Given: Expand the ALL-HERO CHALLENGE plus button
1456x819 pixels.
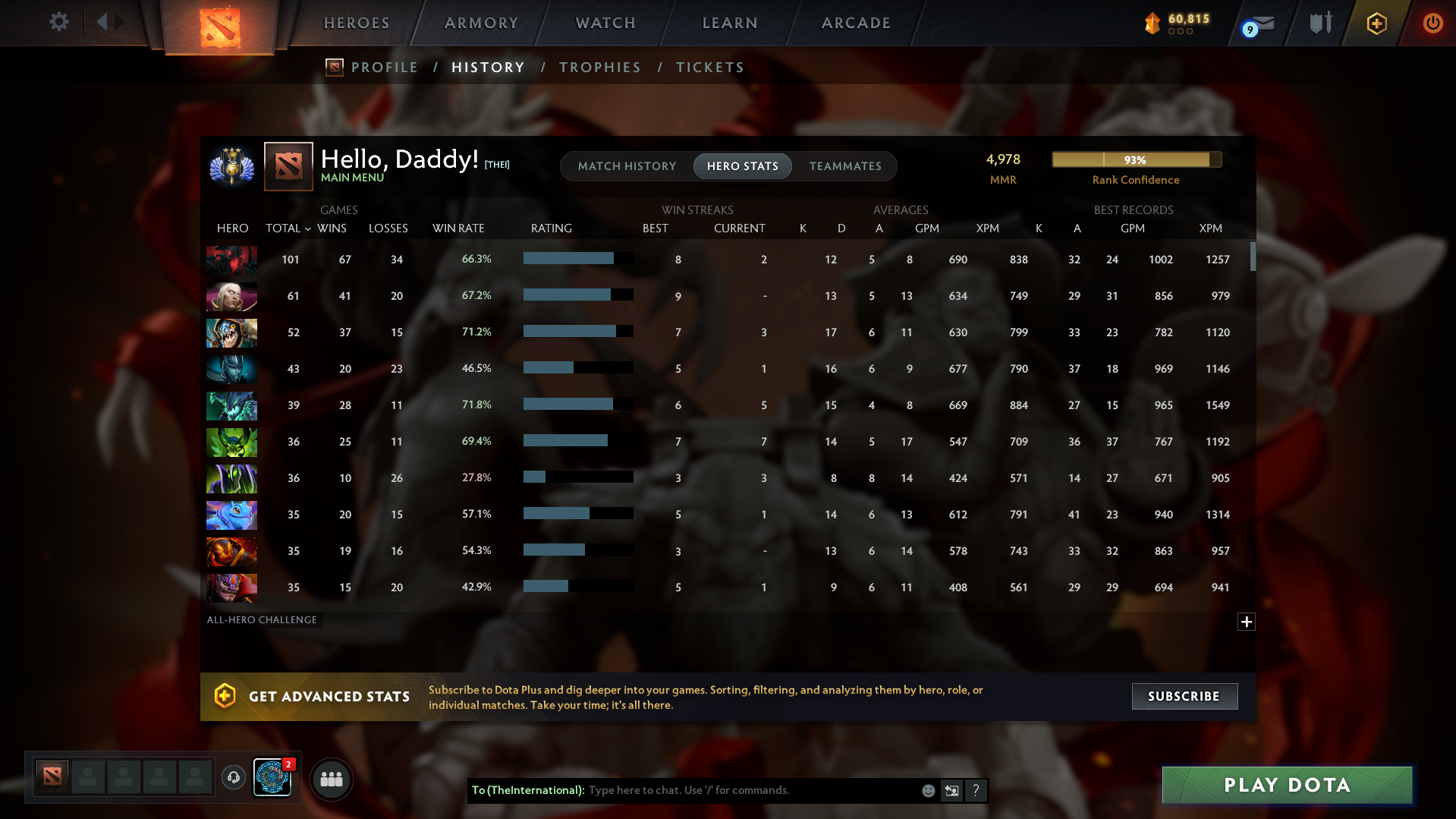Looking at the screenshot, I should coord(1246,622).
